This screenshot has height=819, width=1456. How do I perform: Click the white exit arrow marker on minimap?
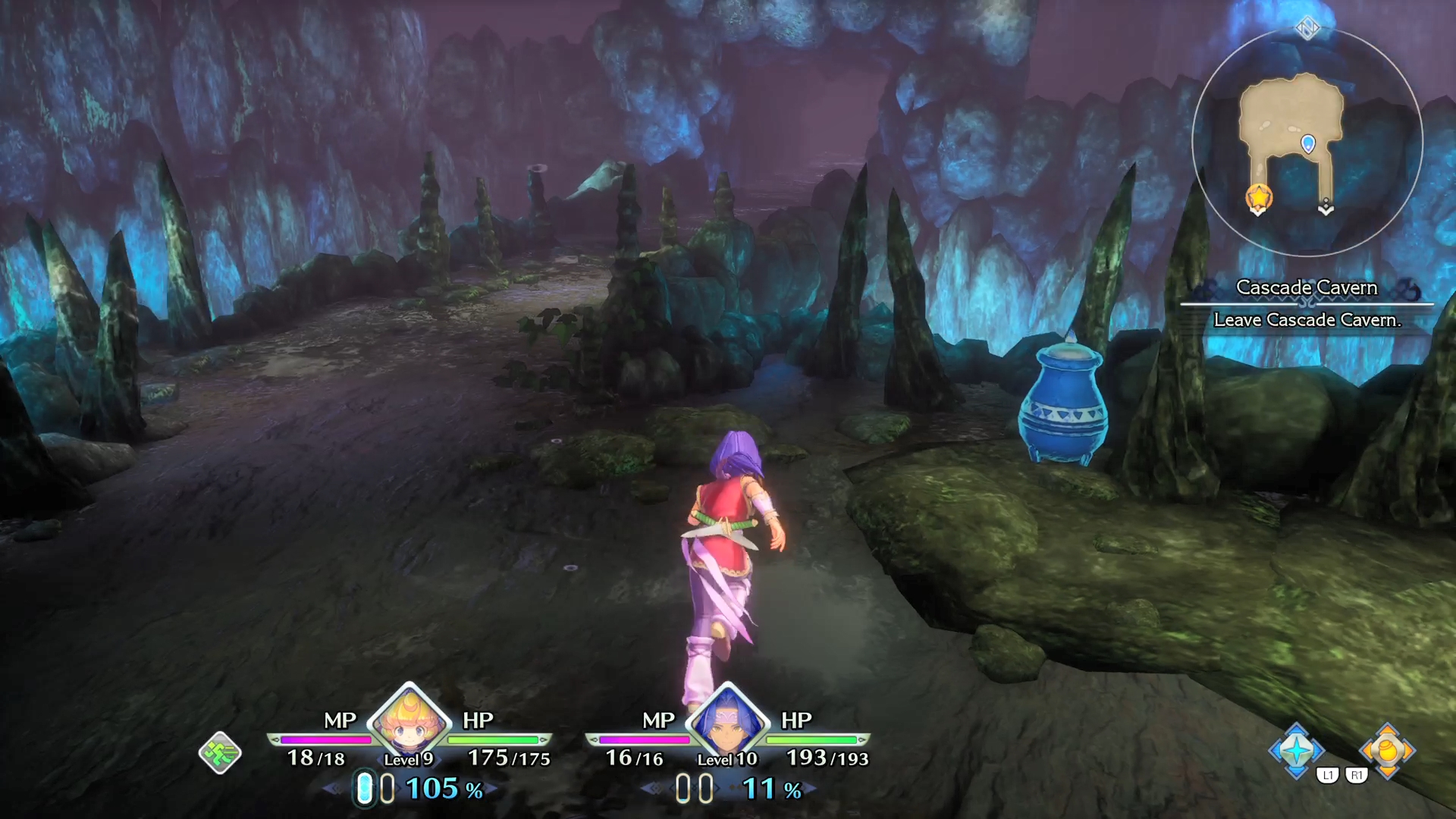(1326, 207)
